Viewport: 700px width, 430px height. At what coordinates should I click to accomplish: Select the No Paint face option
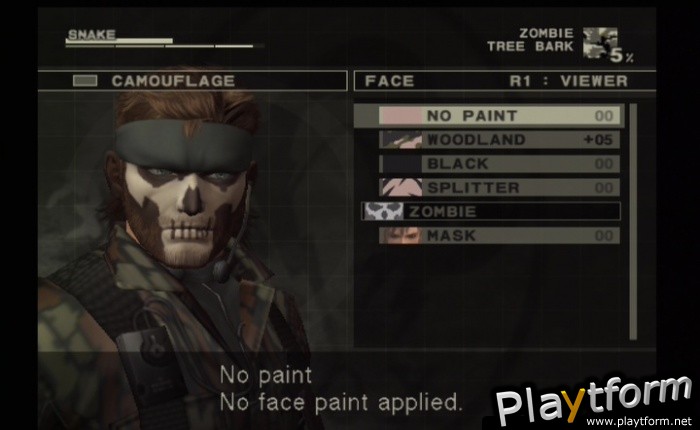click(x=490, y=116)
